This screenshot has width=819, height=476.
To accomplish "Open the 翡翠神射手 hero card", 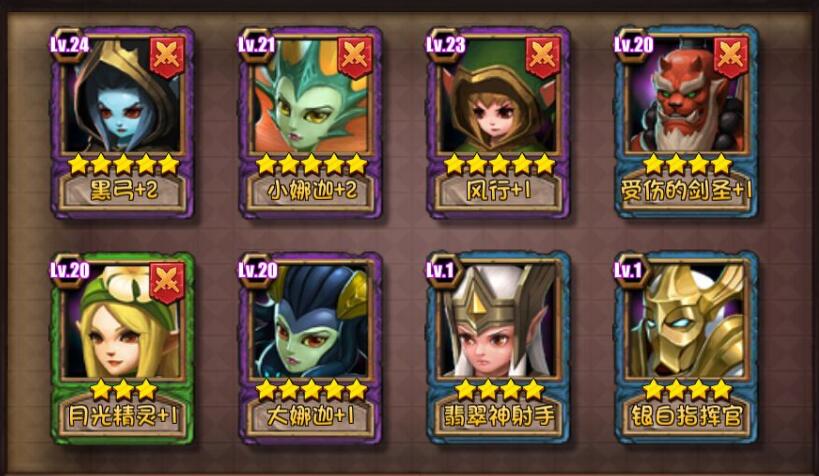I will (x=497, y=346).
